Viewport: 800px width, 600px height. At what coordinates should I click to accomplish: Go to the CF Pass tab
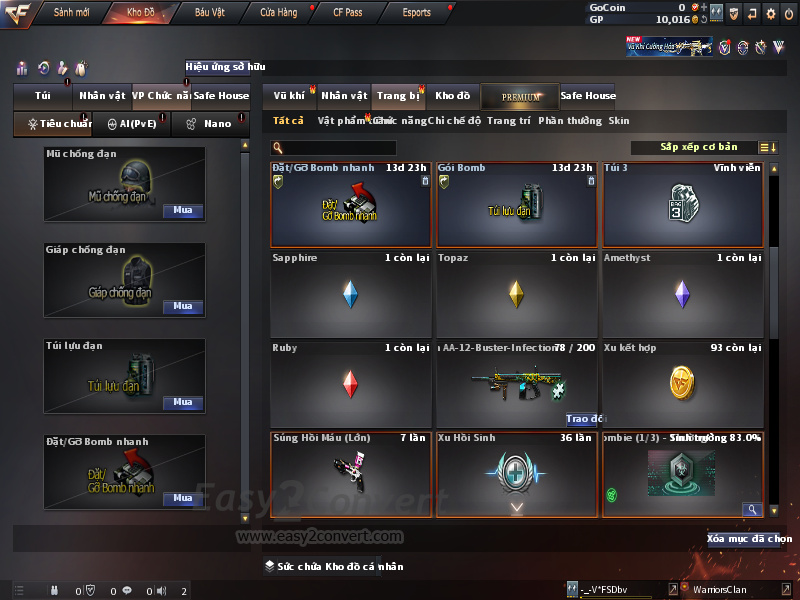point(348,13)
